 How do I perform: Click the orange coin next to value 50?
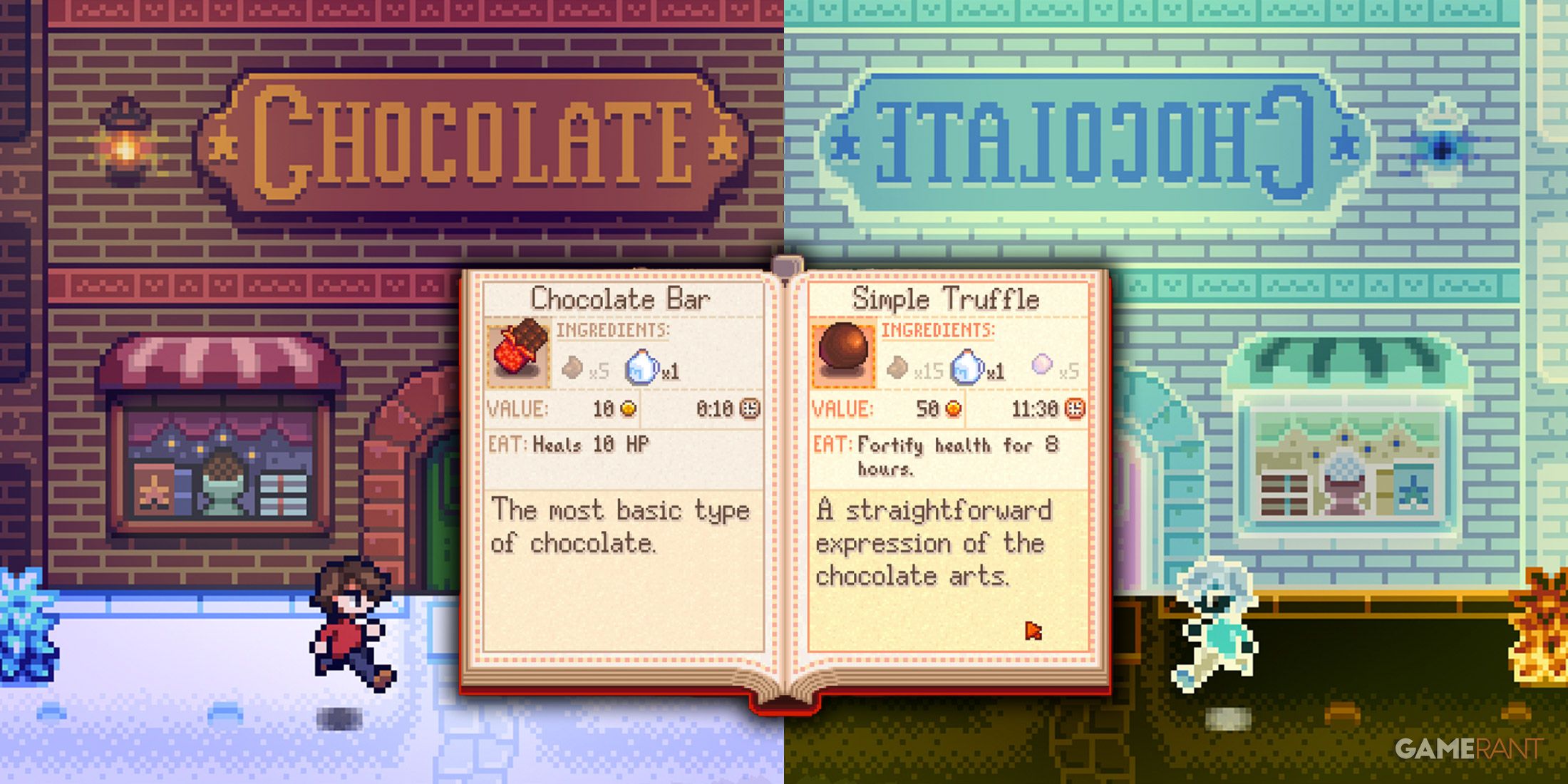pos(955,410)
